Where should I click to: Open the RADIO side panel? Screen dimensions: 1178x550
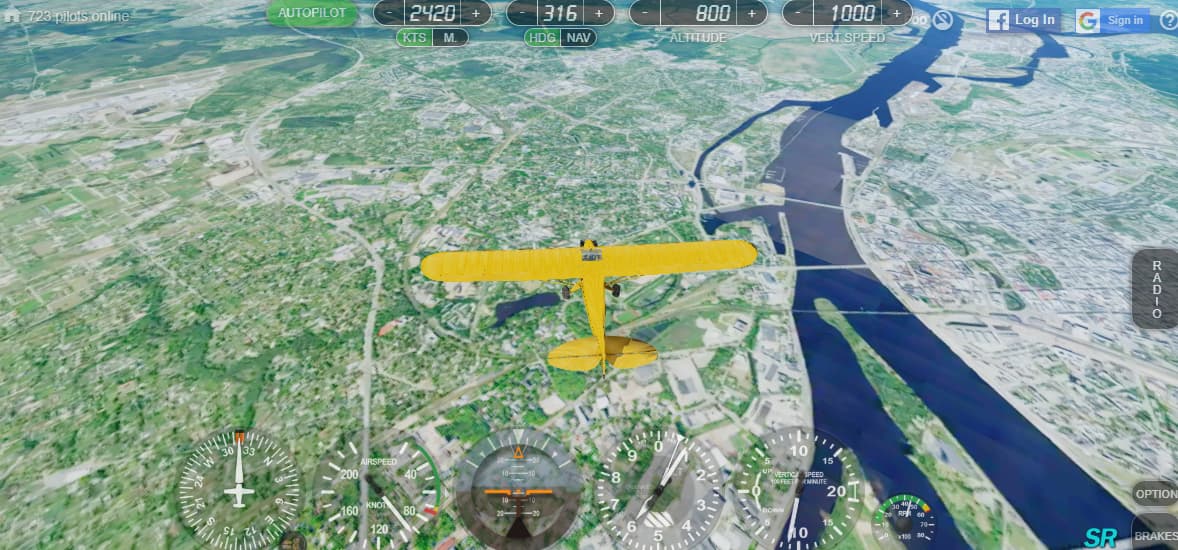point(1156,289)
